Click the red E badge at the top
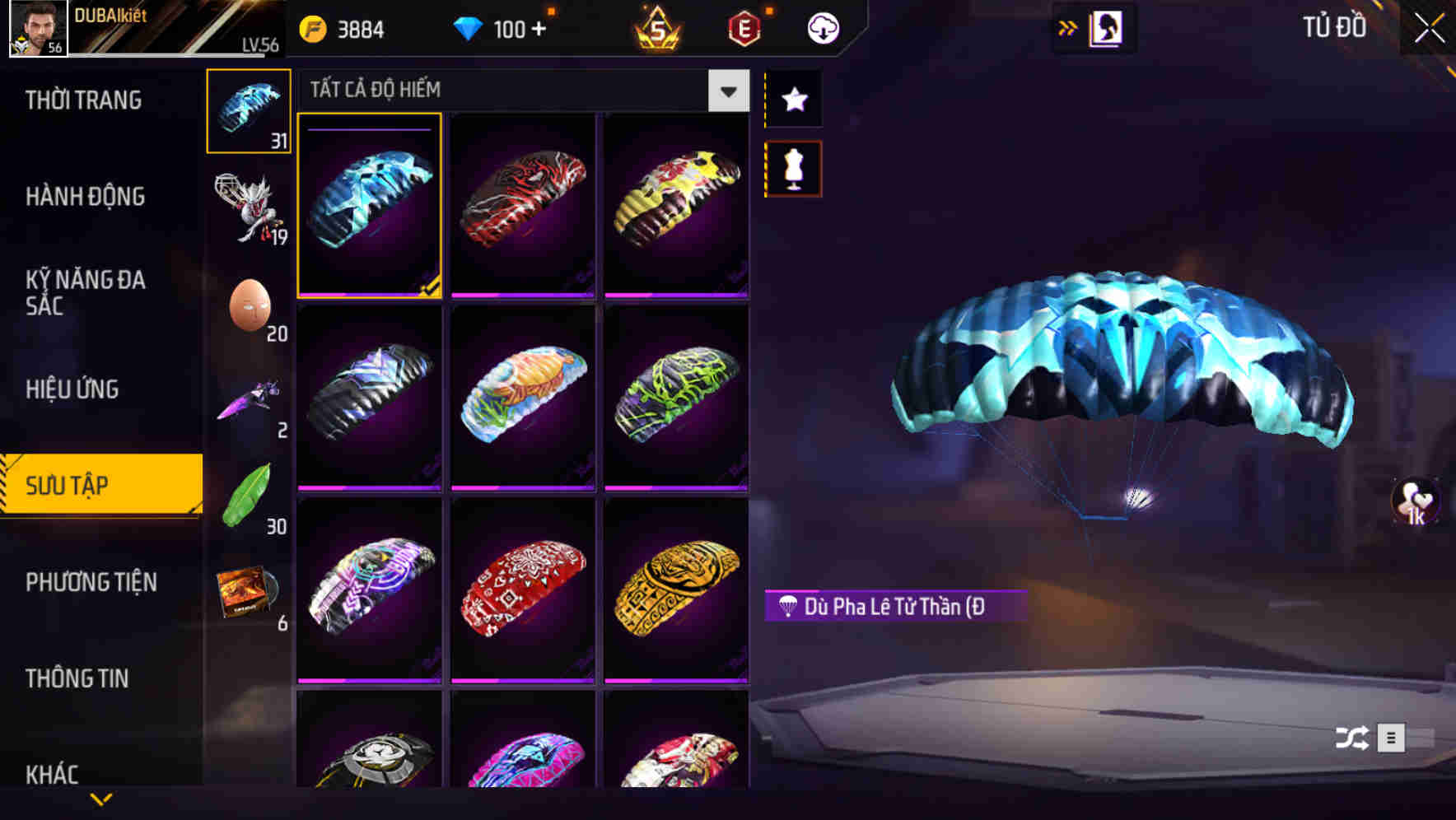 click(x=744, y=27)
